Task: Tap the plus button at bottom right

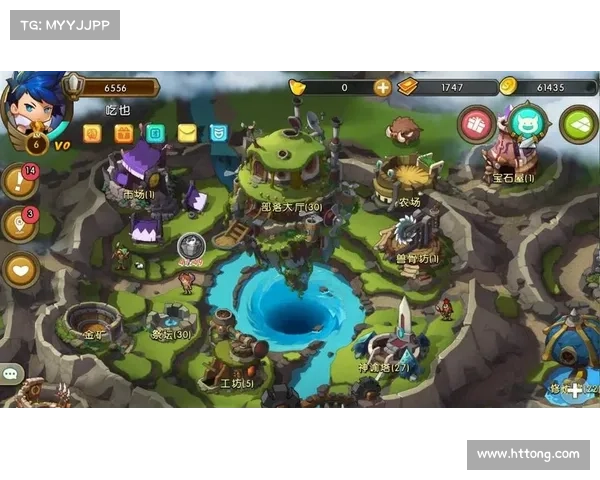Action: tap(575, 389)
